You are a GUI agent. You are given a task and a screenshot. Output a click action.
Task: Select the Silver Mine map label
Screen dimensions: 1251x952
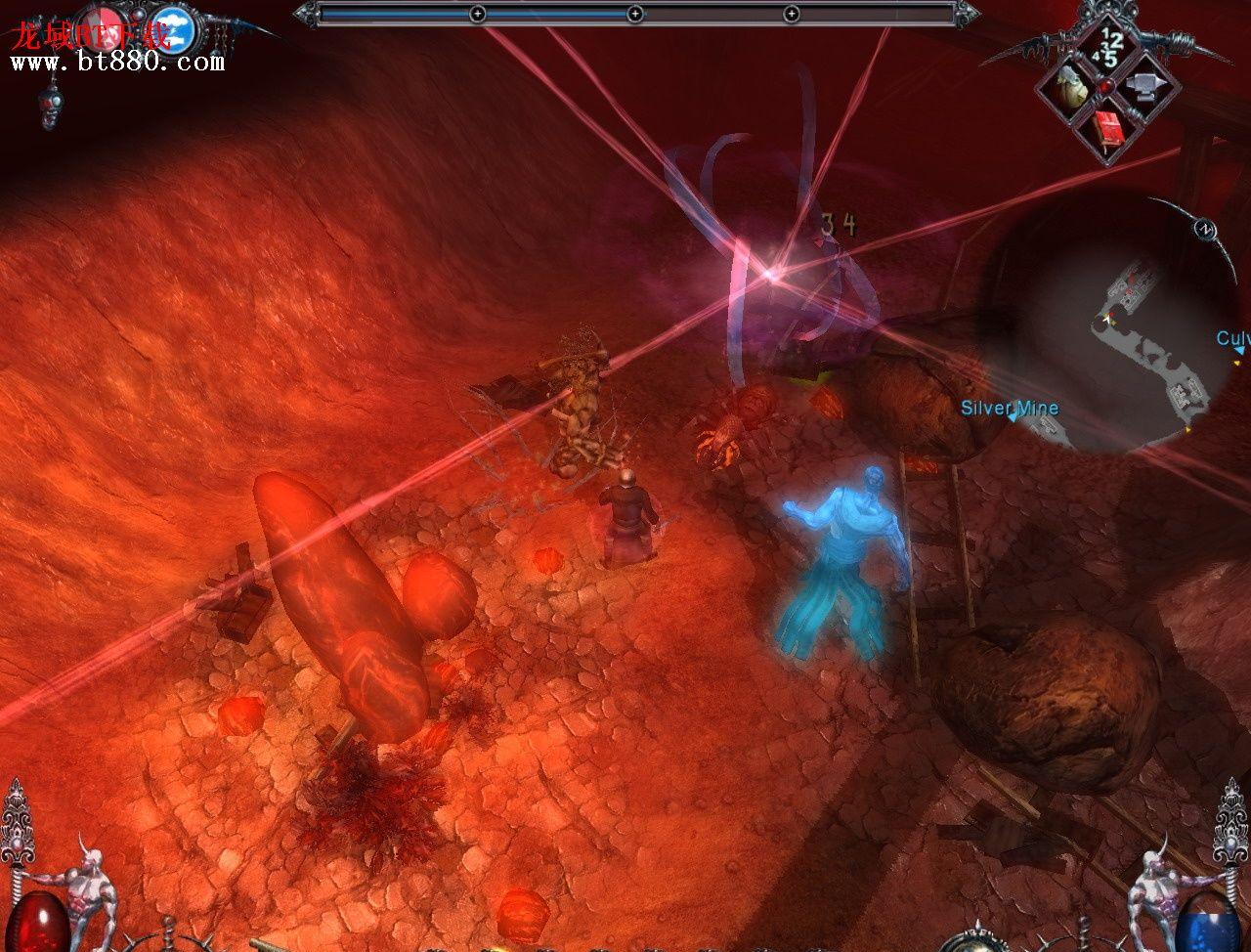(x=1009, y=409)
